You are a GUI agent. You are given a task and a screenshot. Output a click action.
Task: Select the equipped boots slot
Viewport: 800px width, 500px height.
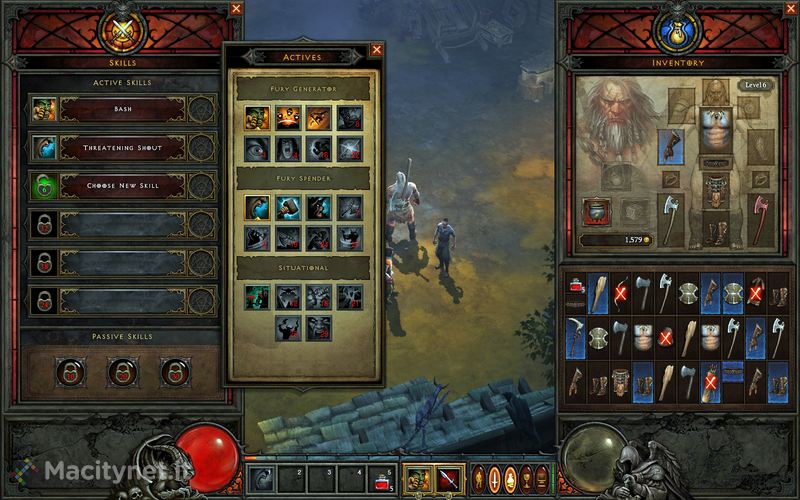point(714,230)
